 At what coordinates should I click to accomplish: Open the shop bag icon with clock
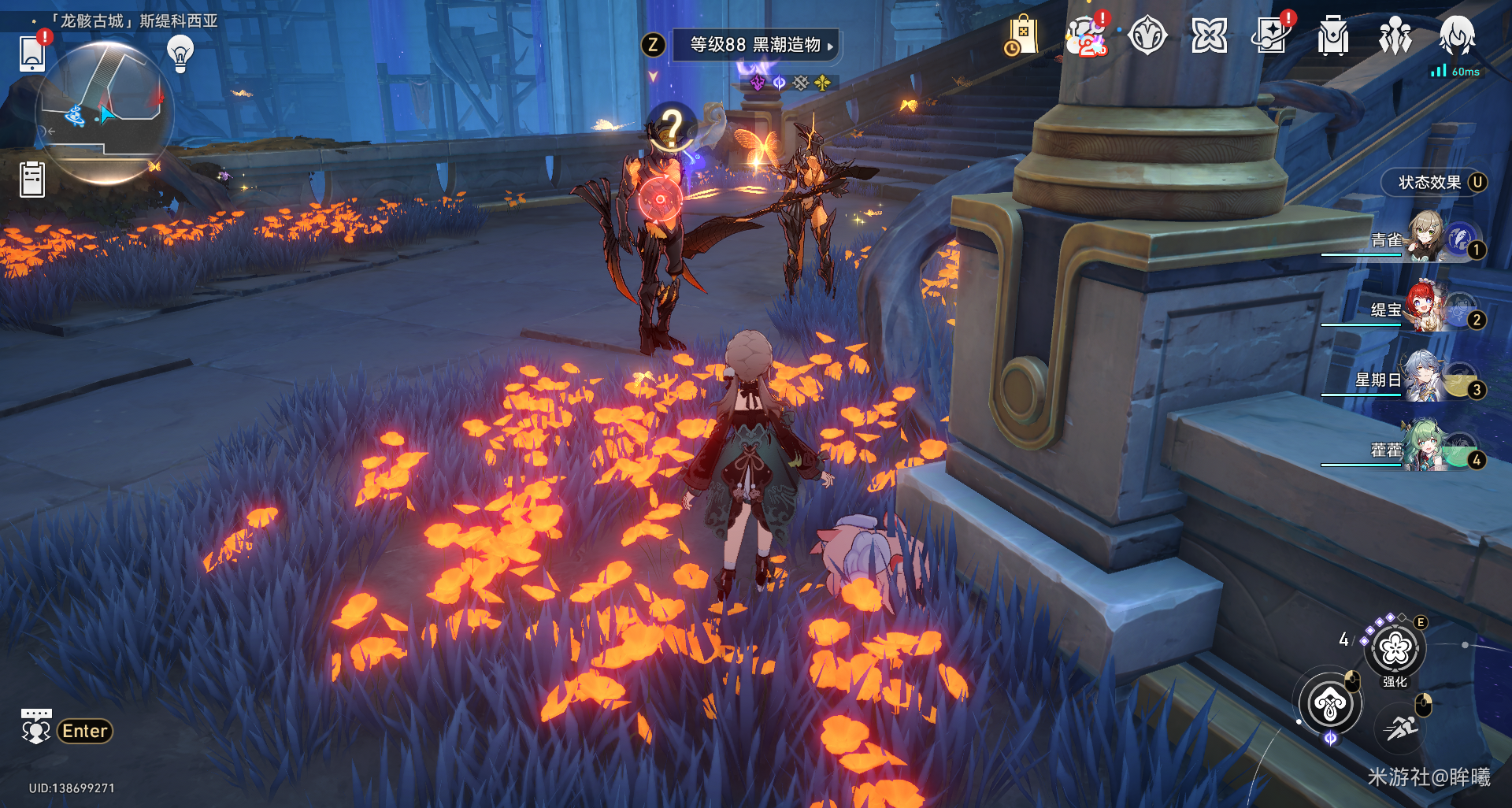1022,36
